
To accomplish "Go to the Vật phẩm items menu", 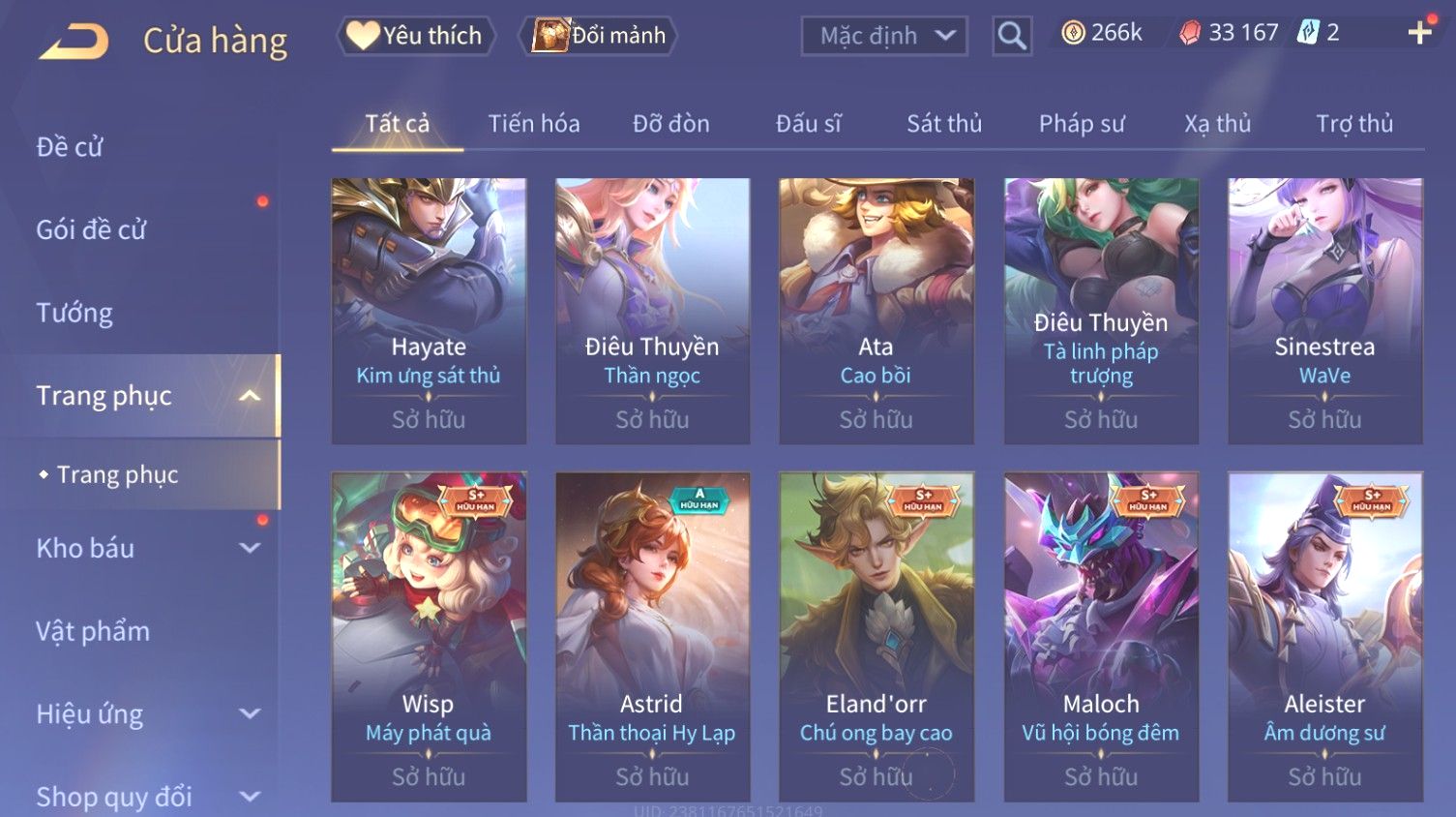I will click(93, 631).
